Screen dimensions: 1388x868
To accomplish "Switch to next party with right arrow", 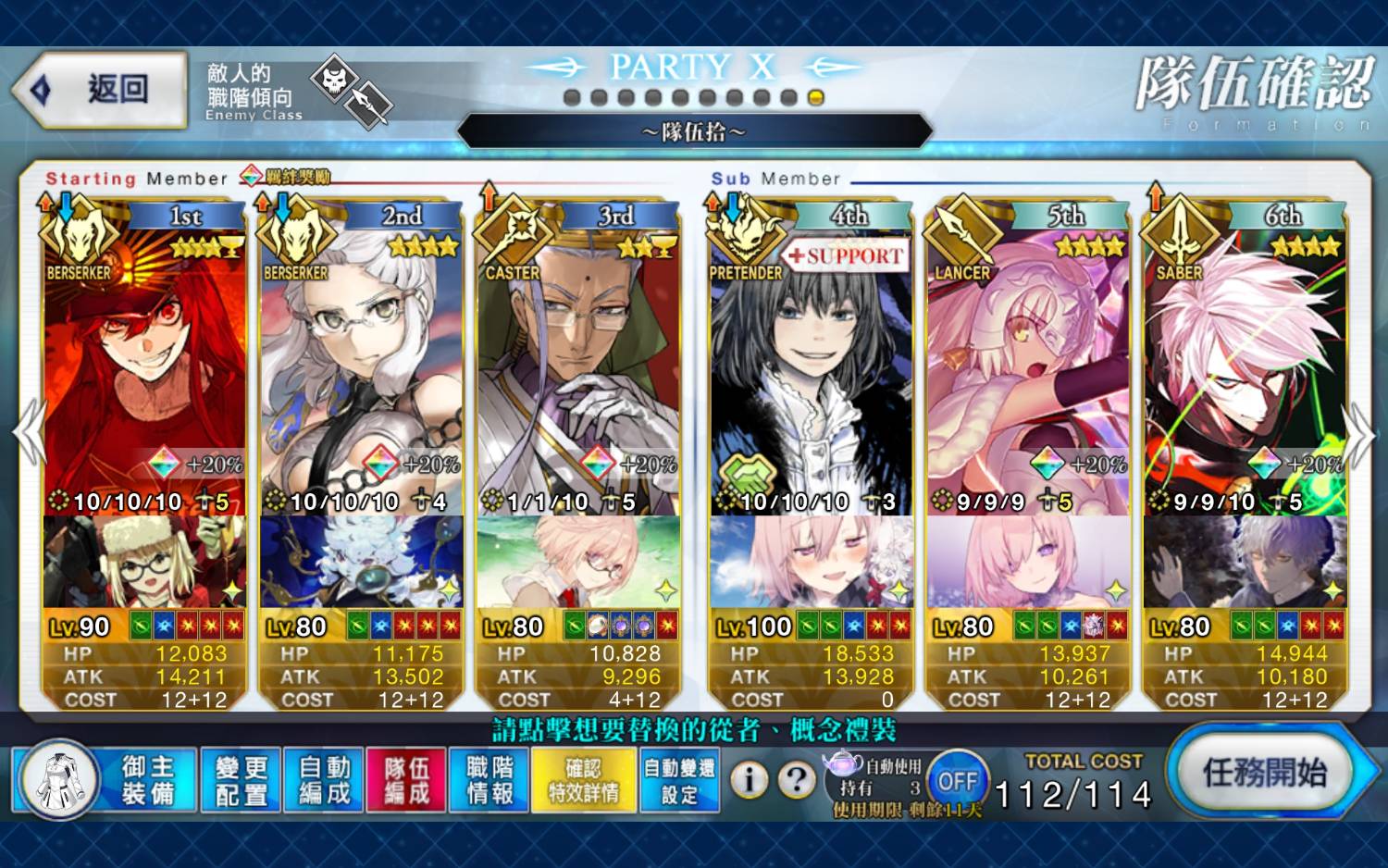I will pyautogui.click(x=1359, y=433).
